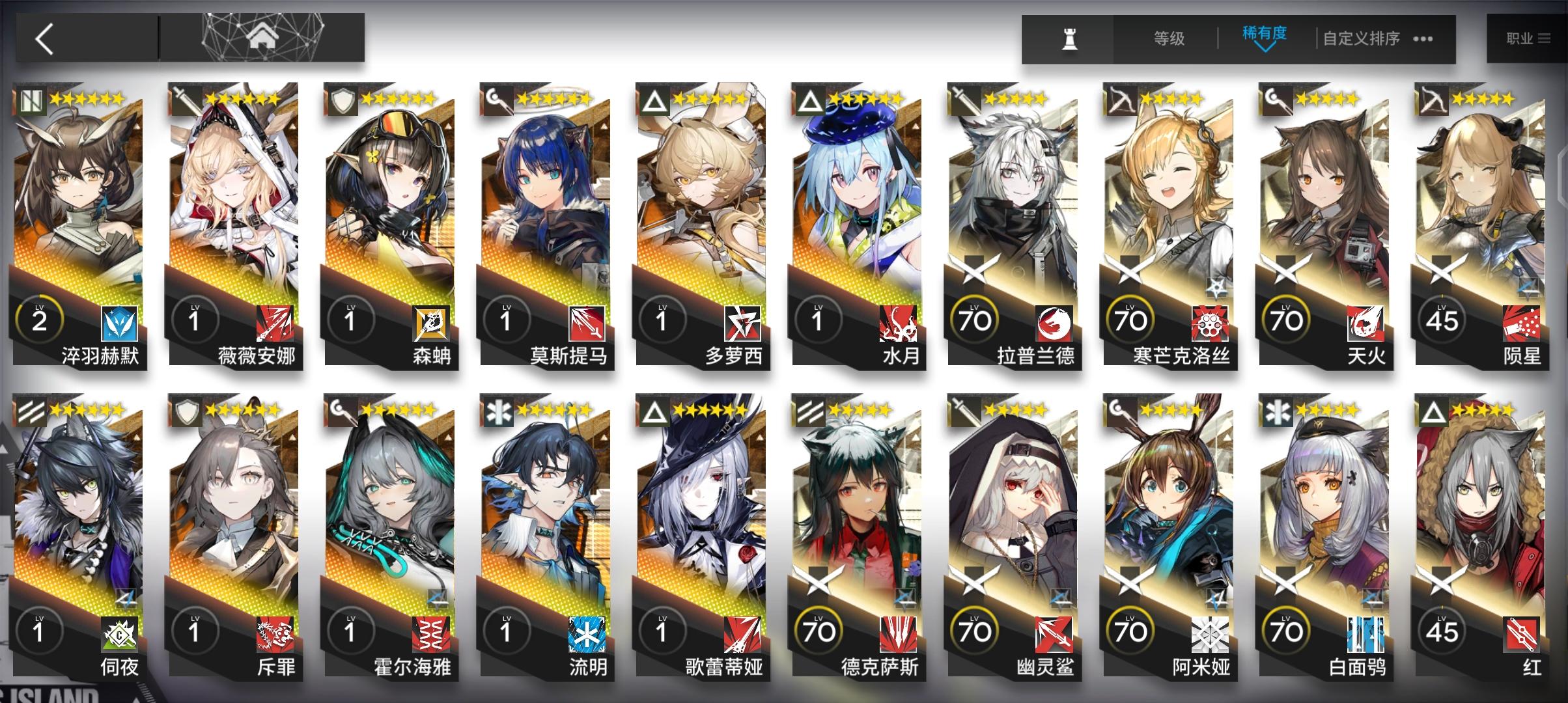
Task: Switch sorting from 稀有度 to 等级
Action: (x=1168, y=38)
